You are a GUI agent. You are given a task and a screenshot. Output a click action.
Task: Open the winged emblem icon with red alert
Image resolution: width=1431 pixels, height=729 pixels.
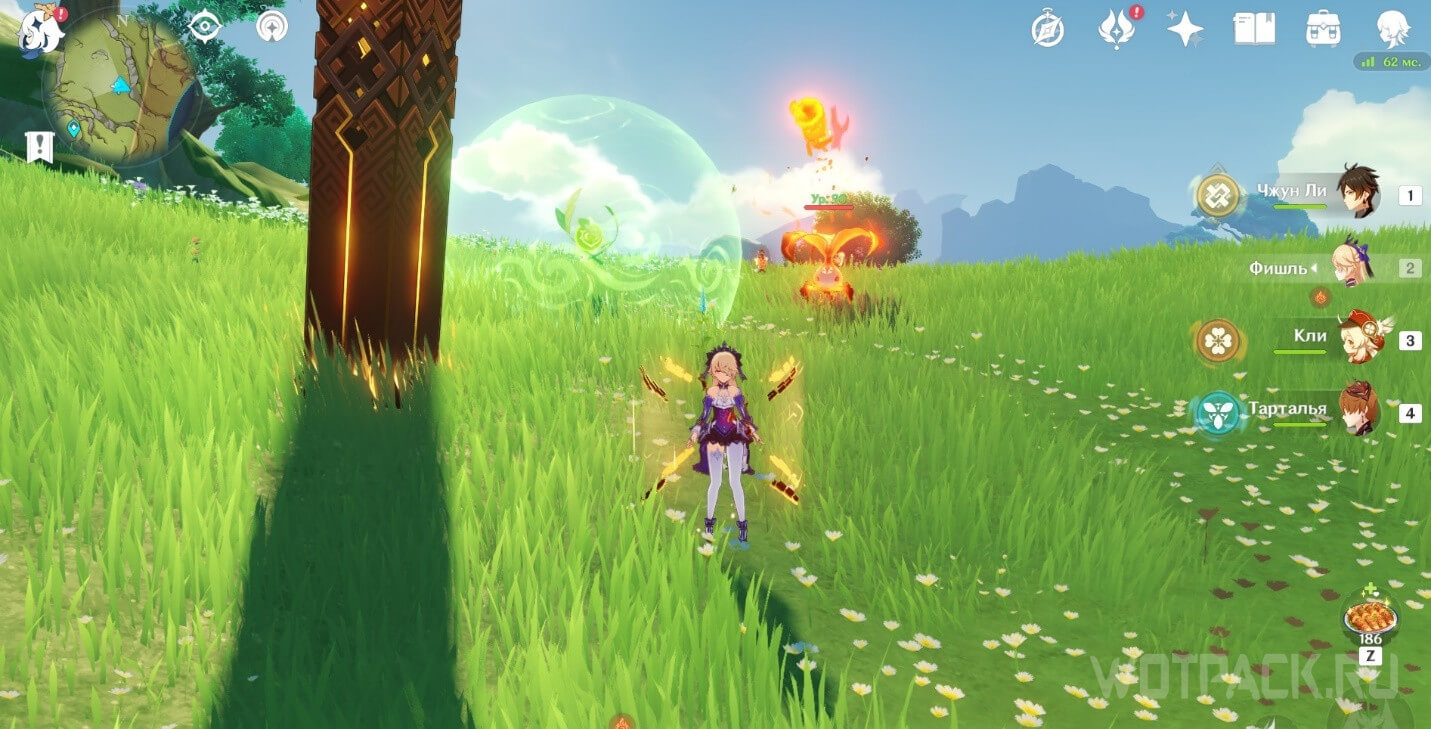(1116, 29)
